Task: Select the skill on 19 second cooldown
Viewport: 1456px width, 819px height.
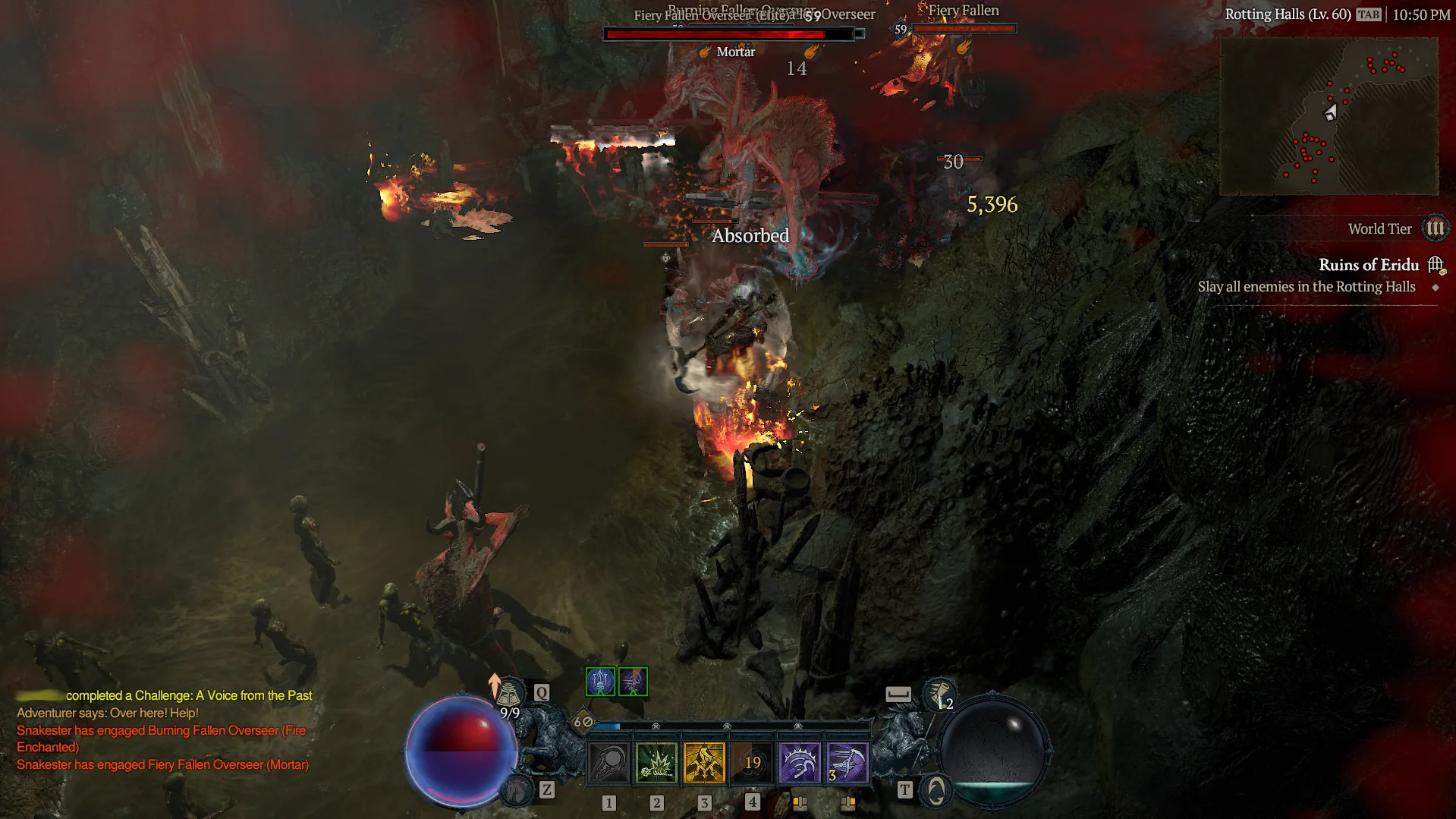Action: tap(752, 762)
